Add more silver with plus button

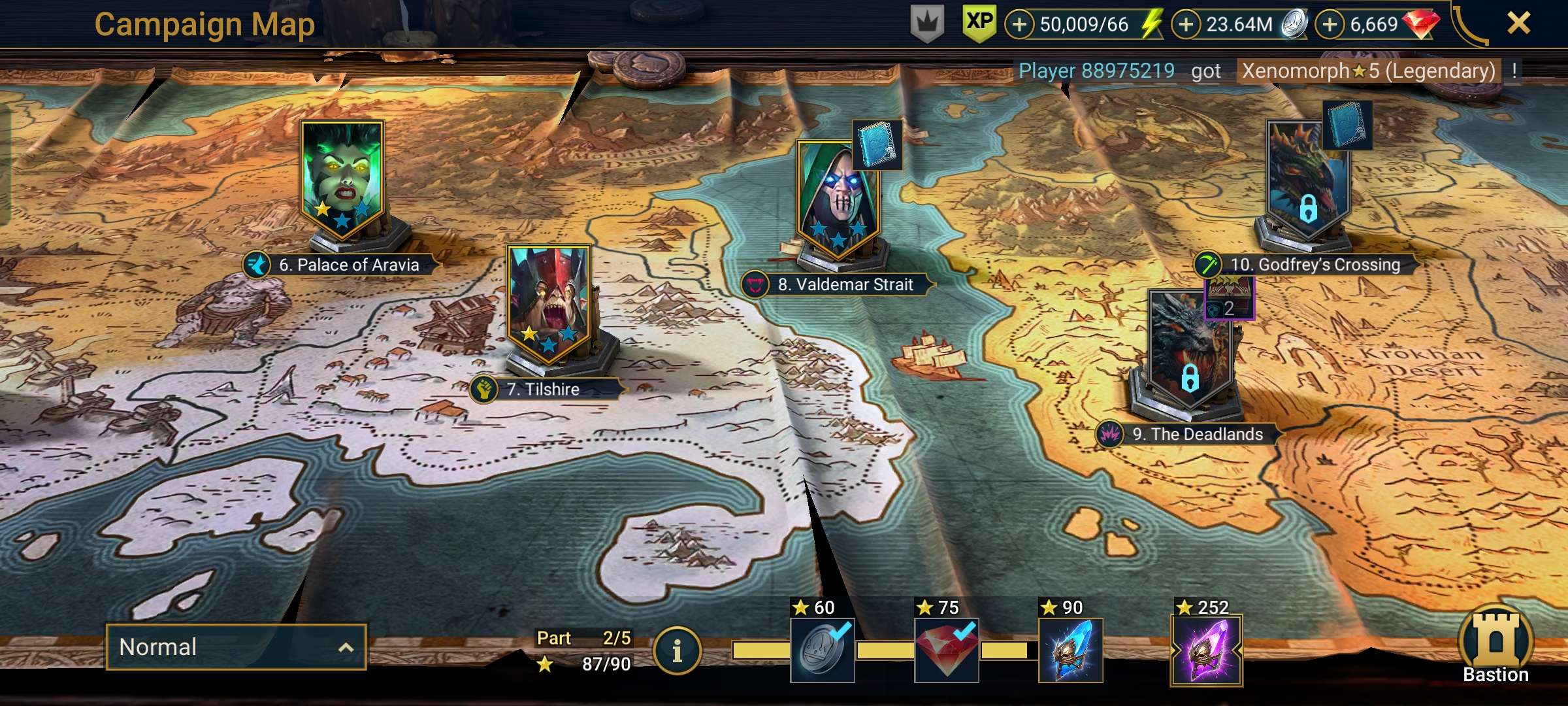click(x=1186, y=25)
